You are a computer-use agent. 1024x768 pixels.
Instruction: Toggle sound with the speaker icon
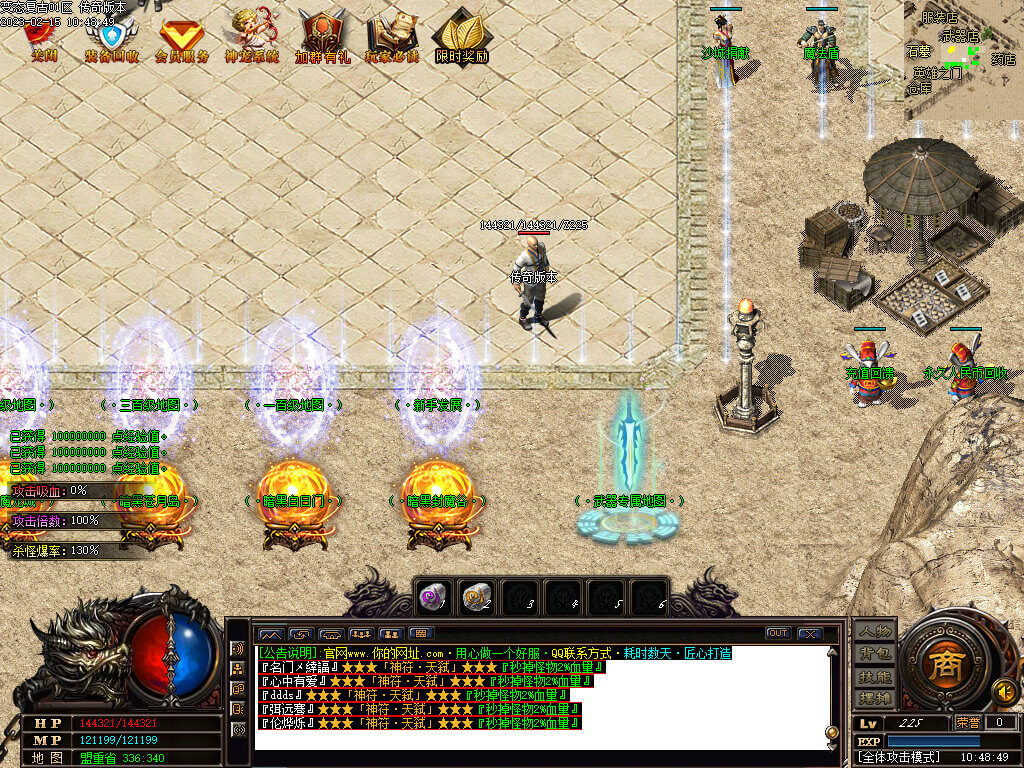1004,691
